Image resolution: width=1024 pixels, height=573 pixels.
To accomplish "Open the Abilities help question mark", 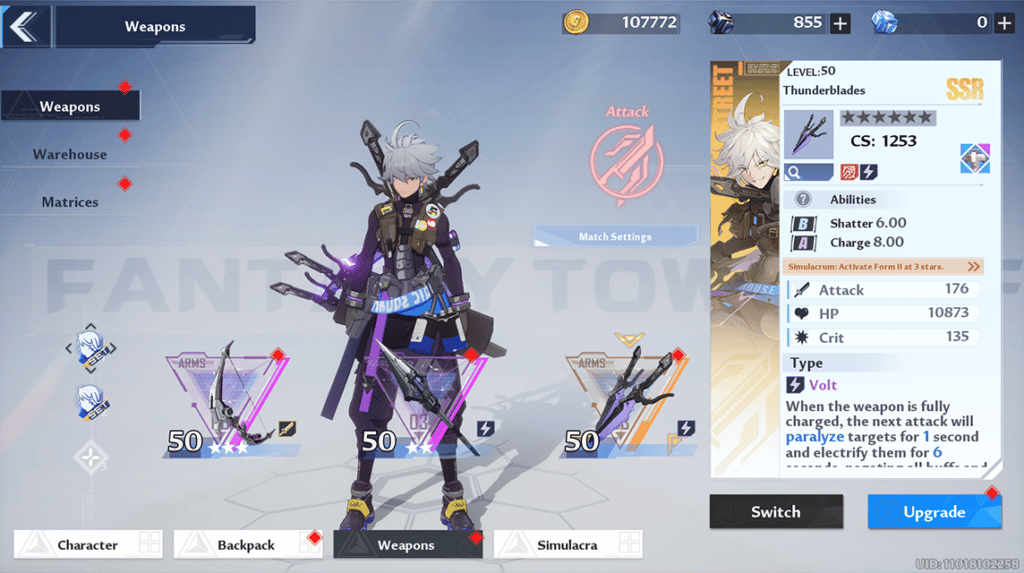I will [x=802, y=200].
